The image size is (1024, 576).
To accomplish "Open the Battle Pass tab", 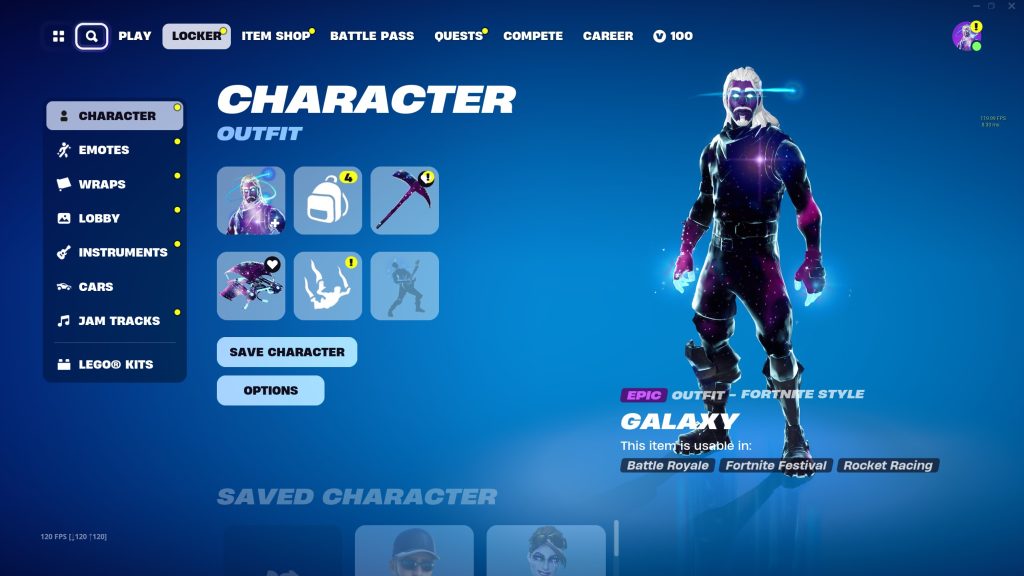I will pos(372,36).
